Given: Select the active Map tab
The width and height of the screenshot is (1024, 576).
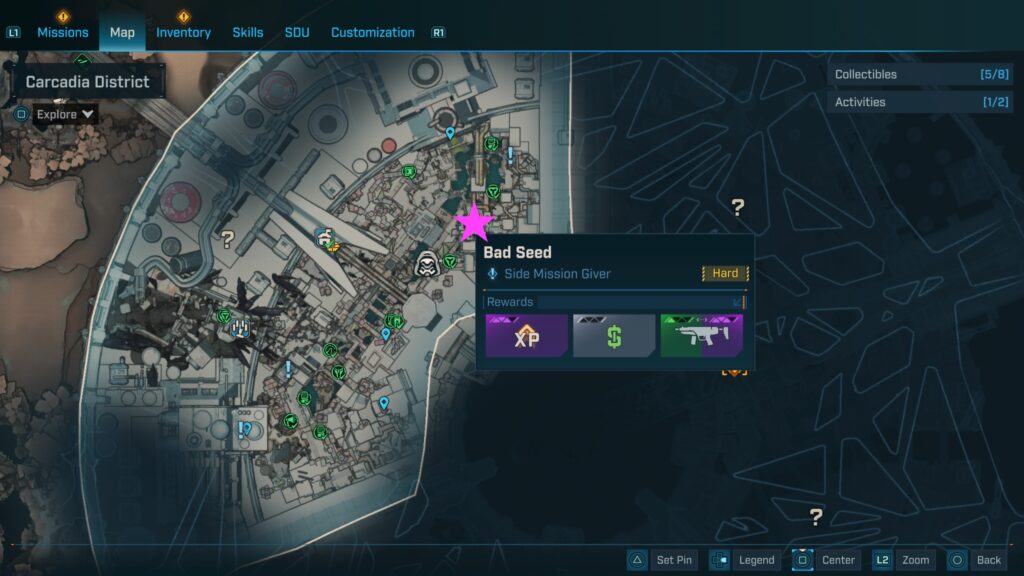Looking at the screenshot, I should [122, 32].
